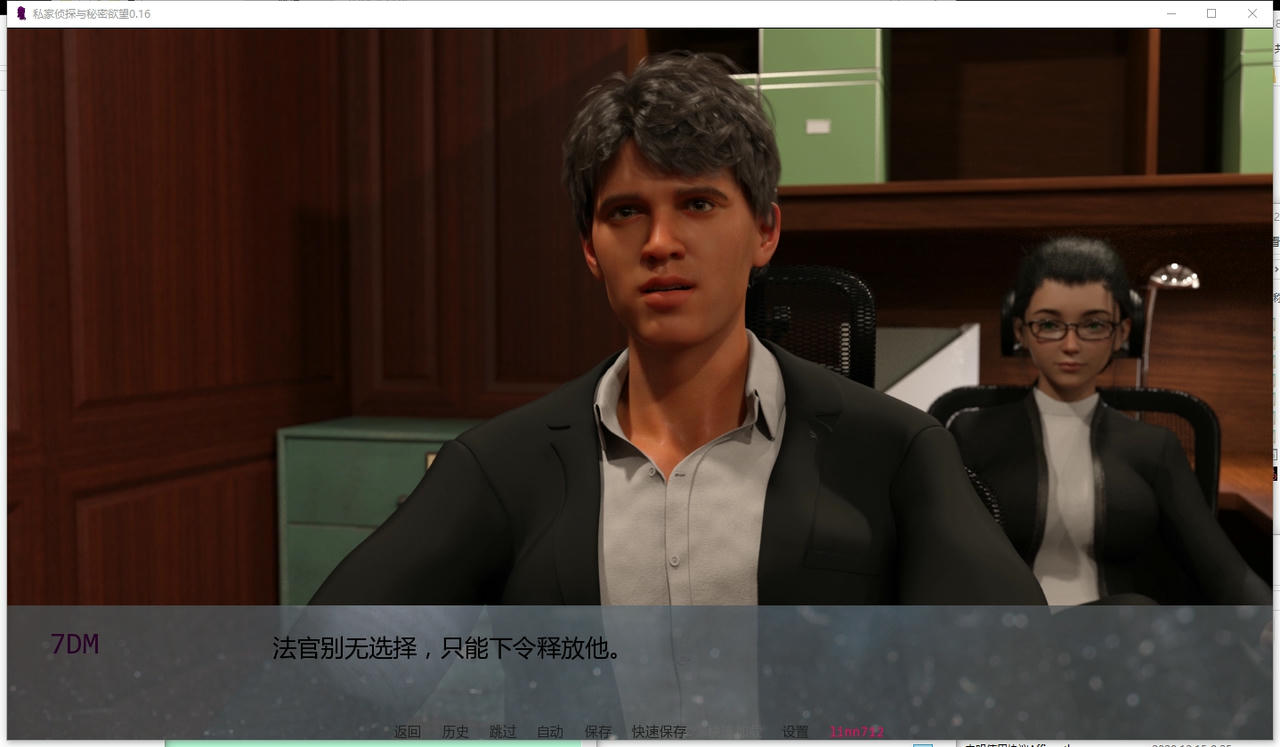The height and width of the screenshot is (747, 1280).
Task: Open the 保存 save menu
Action: pyautogui.click(x=598, y=732)
